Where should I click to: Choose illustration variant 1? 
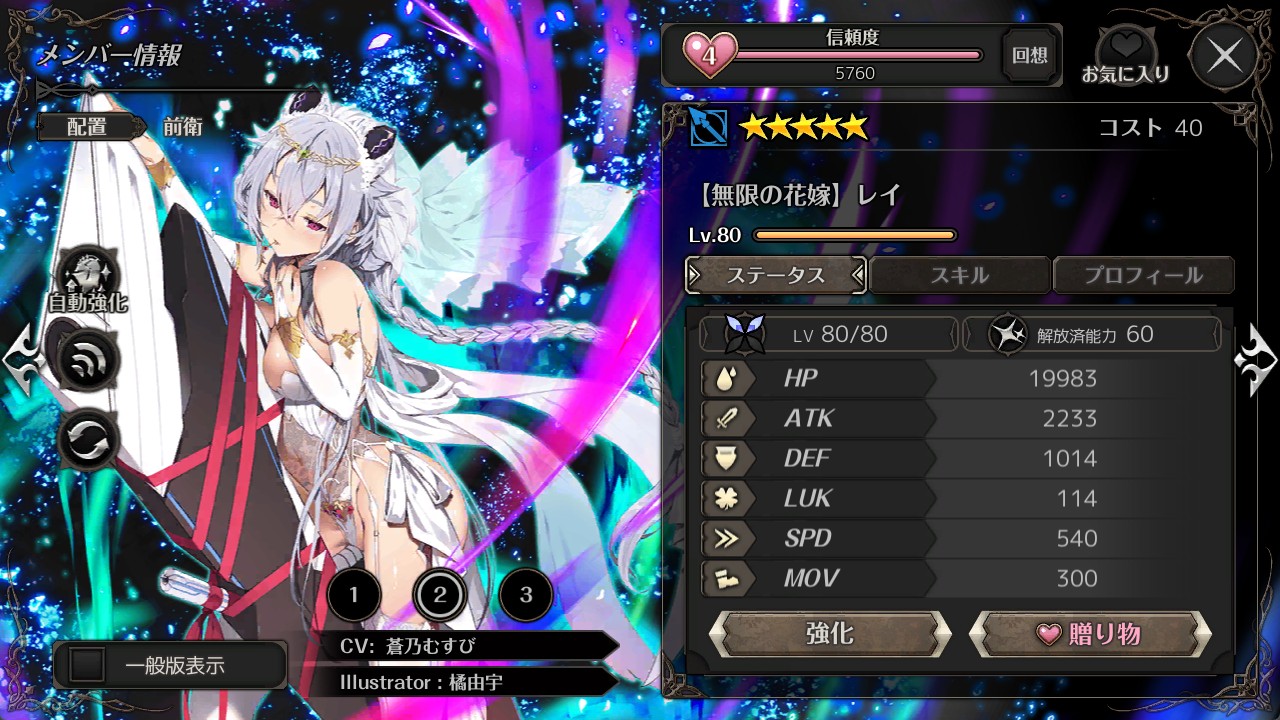pos(353,596)
